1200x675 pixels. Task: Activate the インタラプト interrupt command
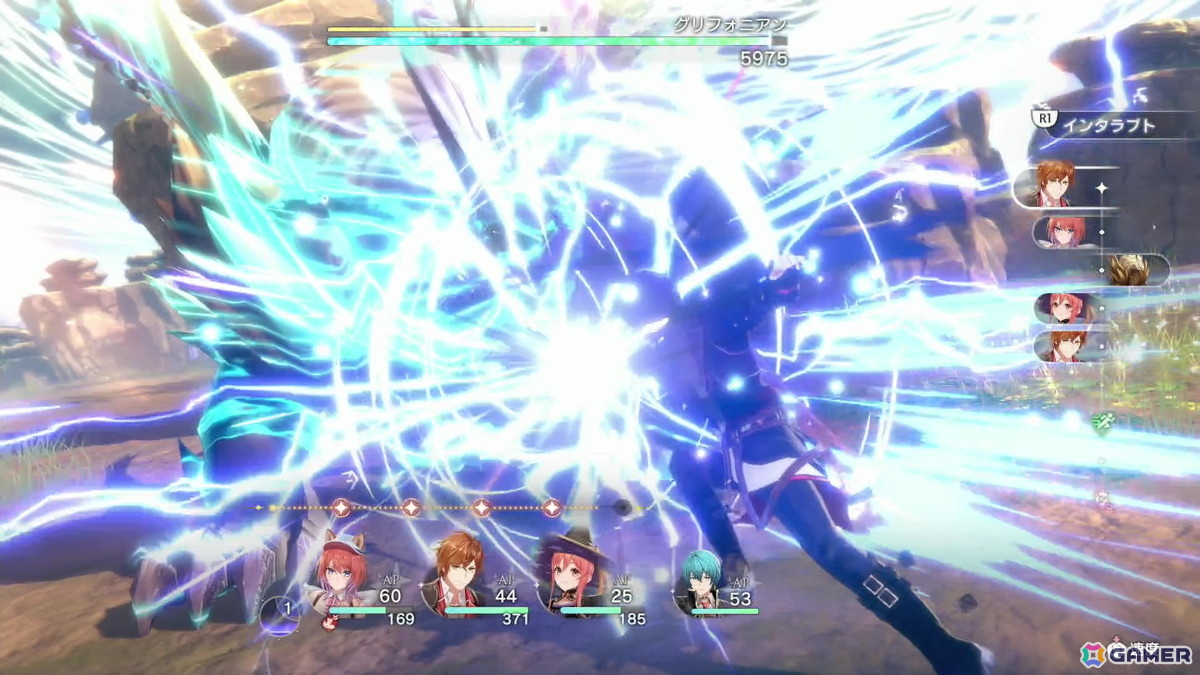tap(1105, 125)
